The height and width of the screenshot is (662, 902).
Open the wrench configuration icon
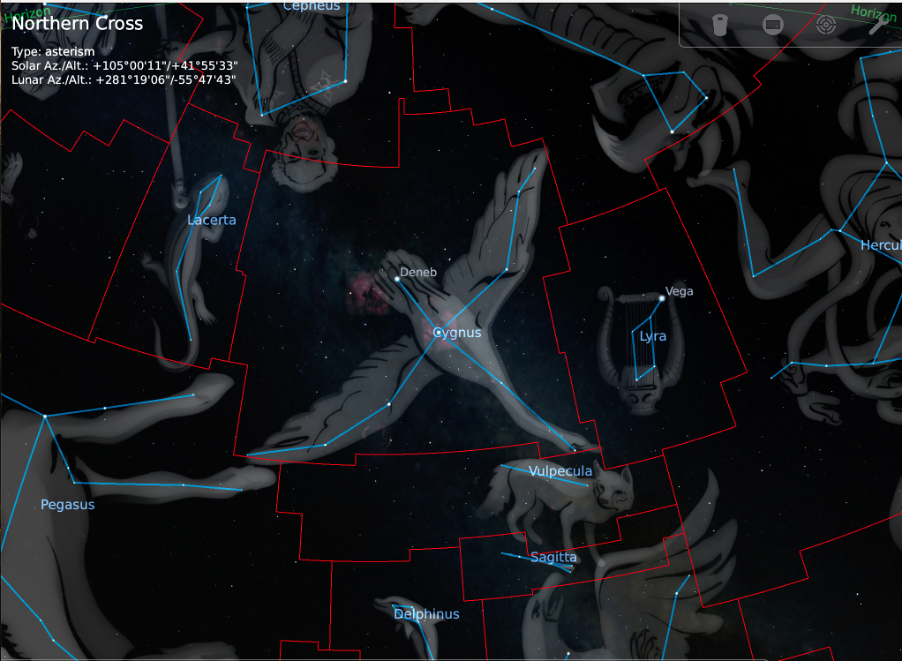point(877,25)
